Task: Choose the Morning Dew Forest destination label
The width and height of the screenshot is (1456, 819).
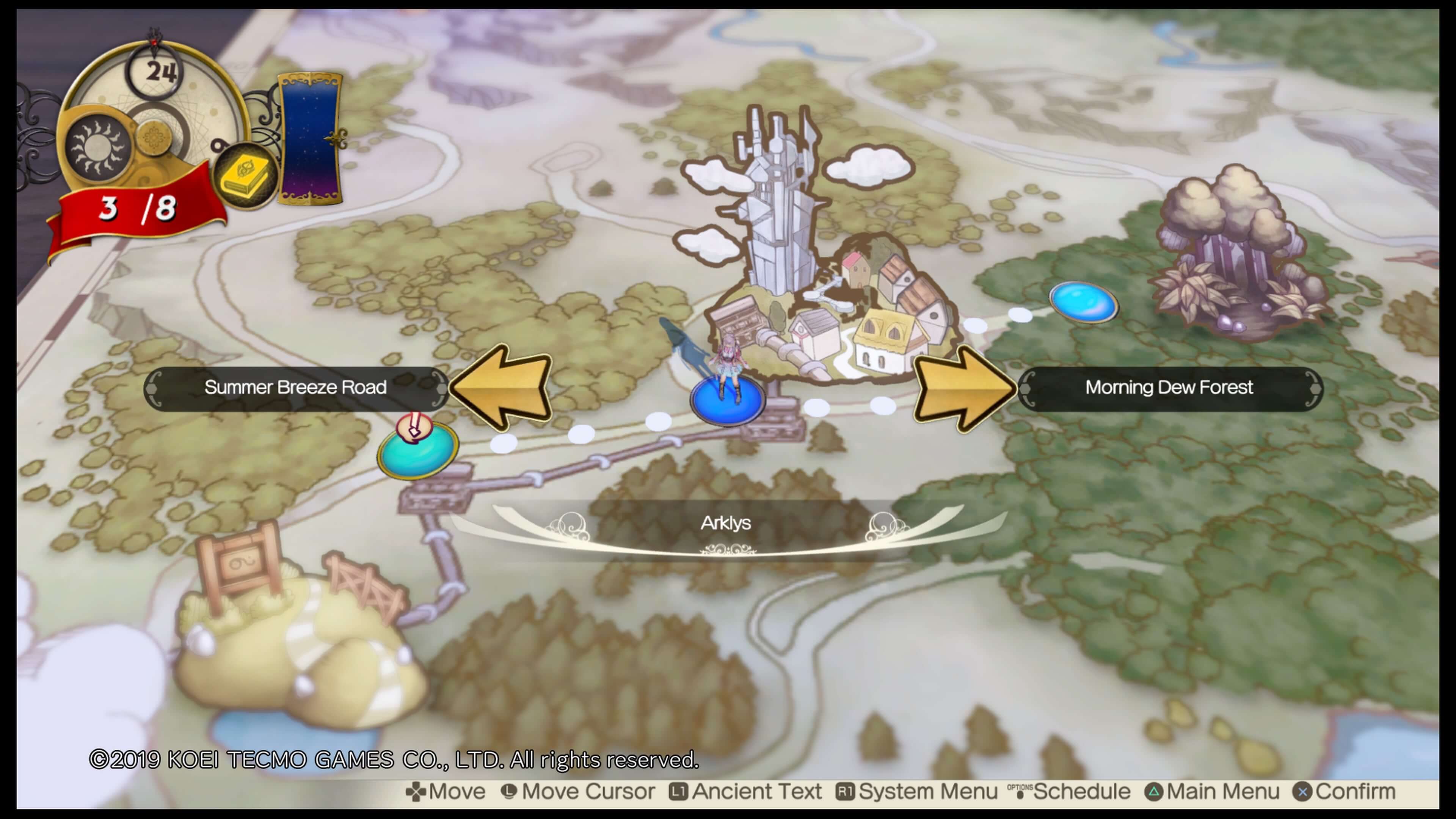Action: (x=1169, y=388)
